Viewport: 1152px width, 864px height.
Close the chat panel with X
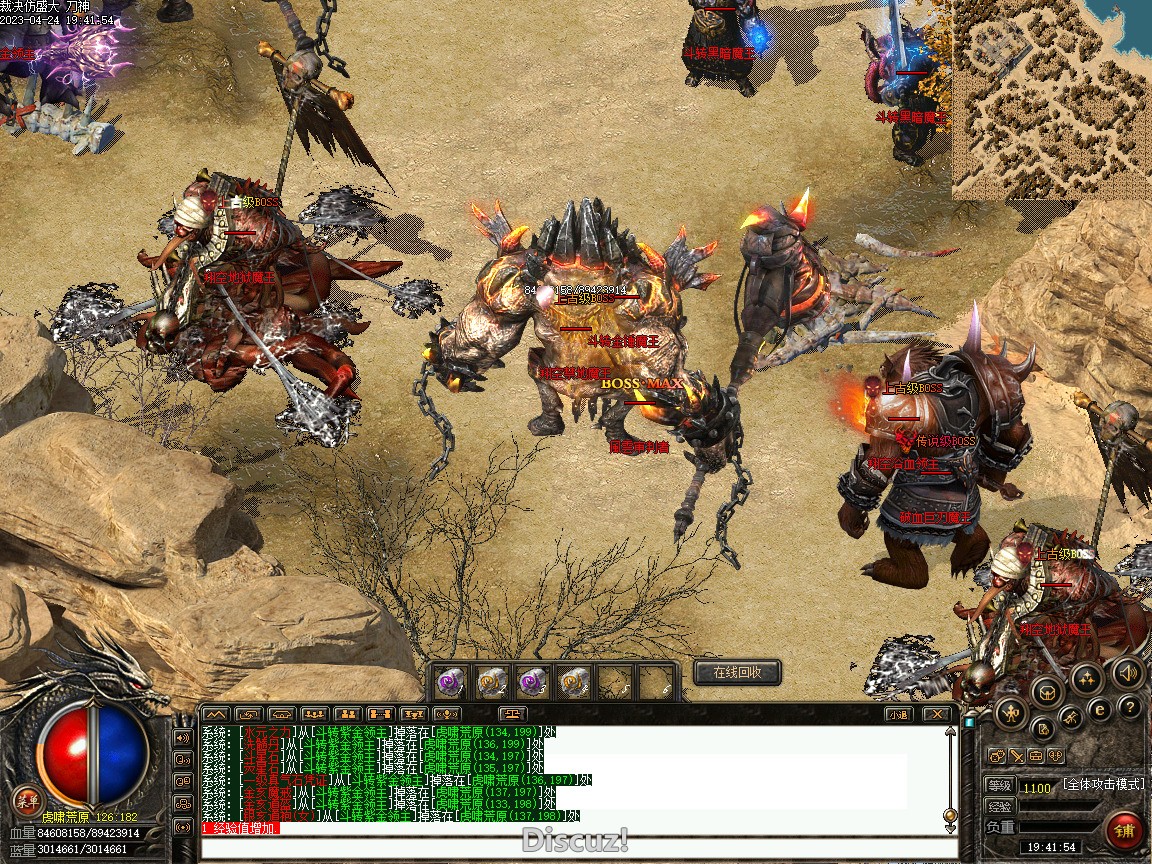click(936, 714)
